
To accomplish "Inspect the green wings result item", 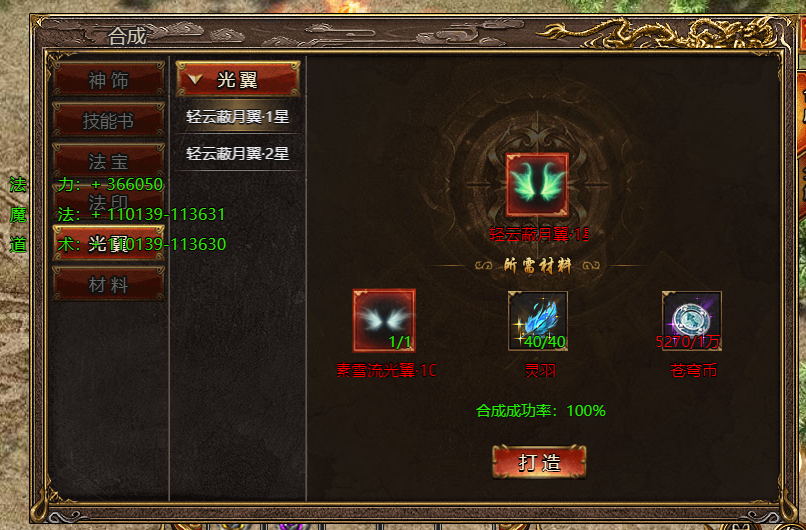I will tap(537, 184).
